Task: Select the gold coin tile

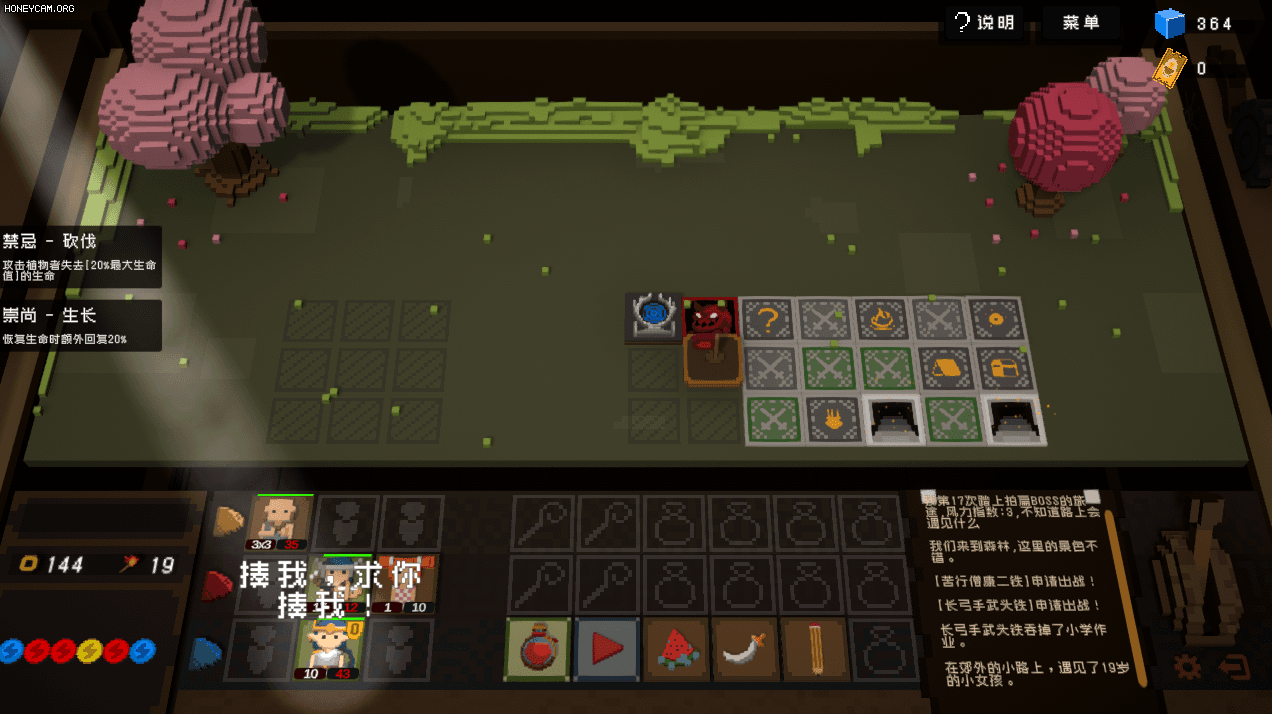Action: coord(995,320)
